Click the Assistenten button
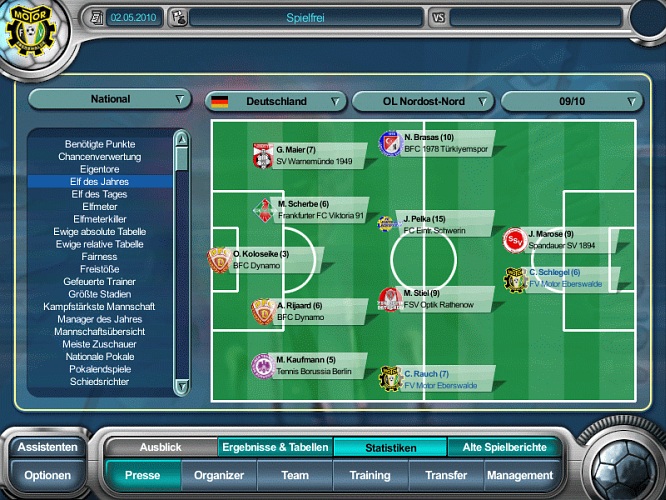 pos(47,447)
